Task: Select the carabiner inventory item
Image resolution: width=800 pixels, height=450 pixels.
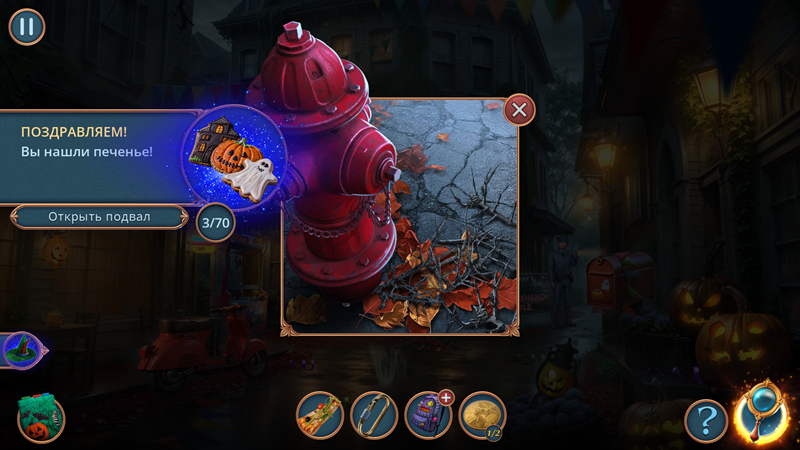Action: tap(374, 415)
